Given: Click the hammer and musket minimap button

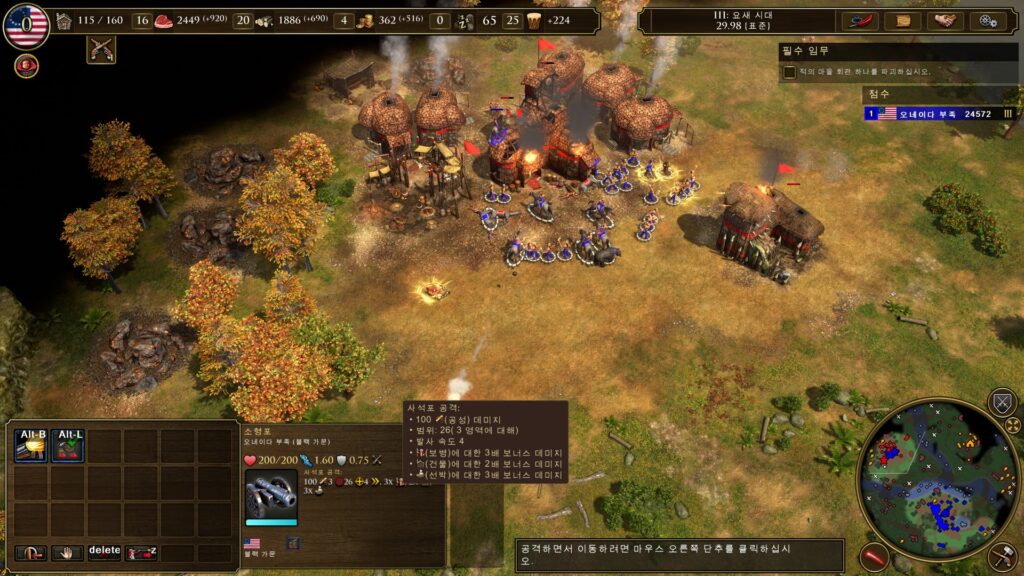Looking at the screenshot, I should [x=1001, y=557].
